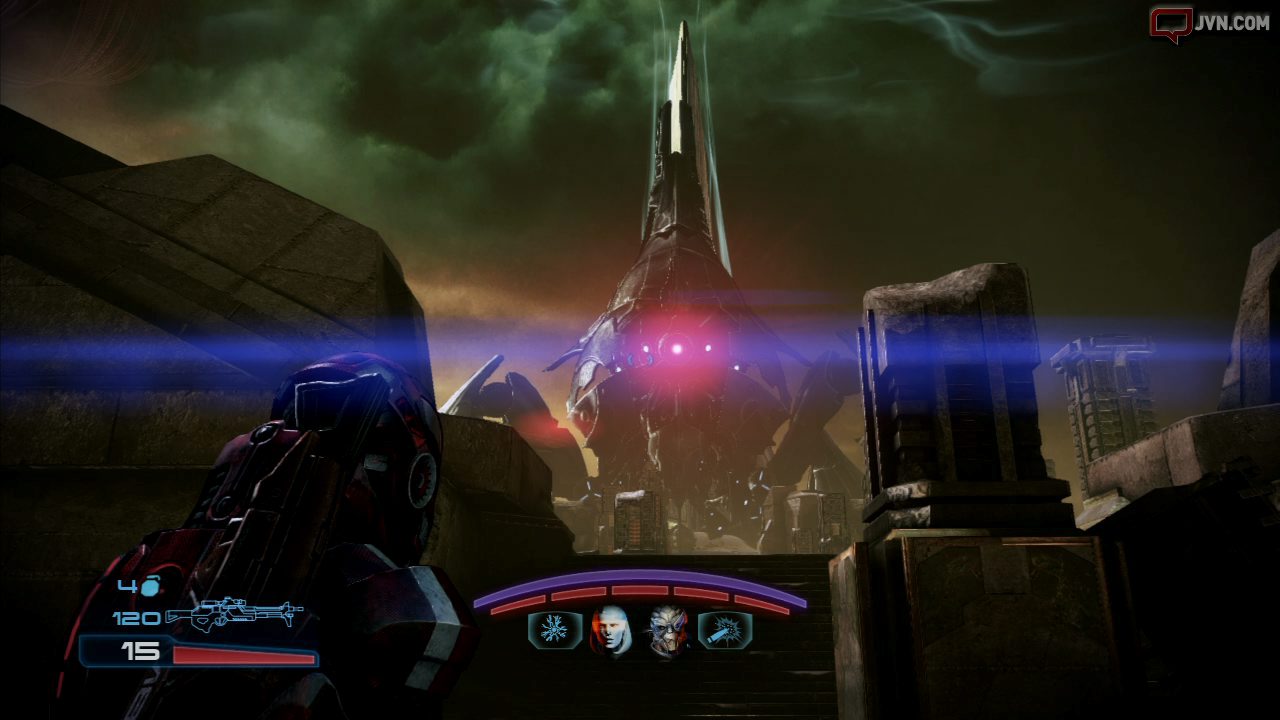The image size is (1280, 720).
Task: Open the JVN.com logo overlay
Action: pyautogui.click(x=1209, y=23)
